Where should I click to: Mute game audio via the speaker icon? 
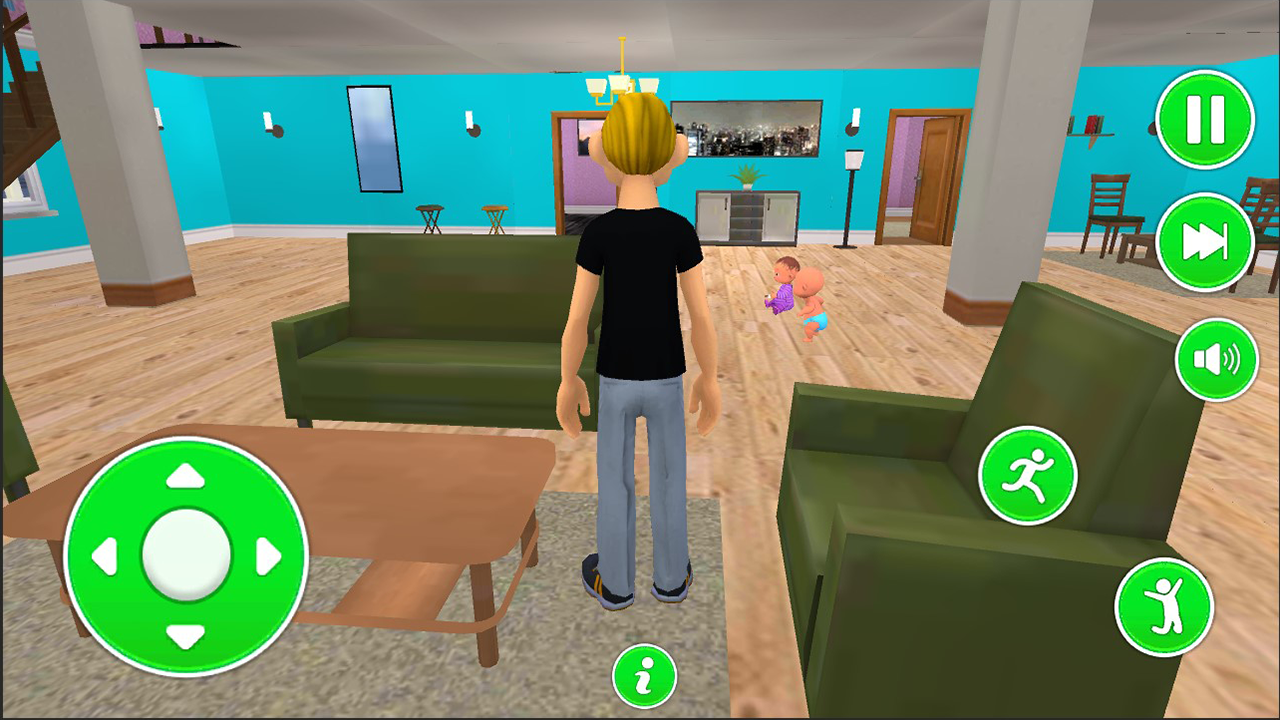coord(1216,359)
